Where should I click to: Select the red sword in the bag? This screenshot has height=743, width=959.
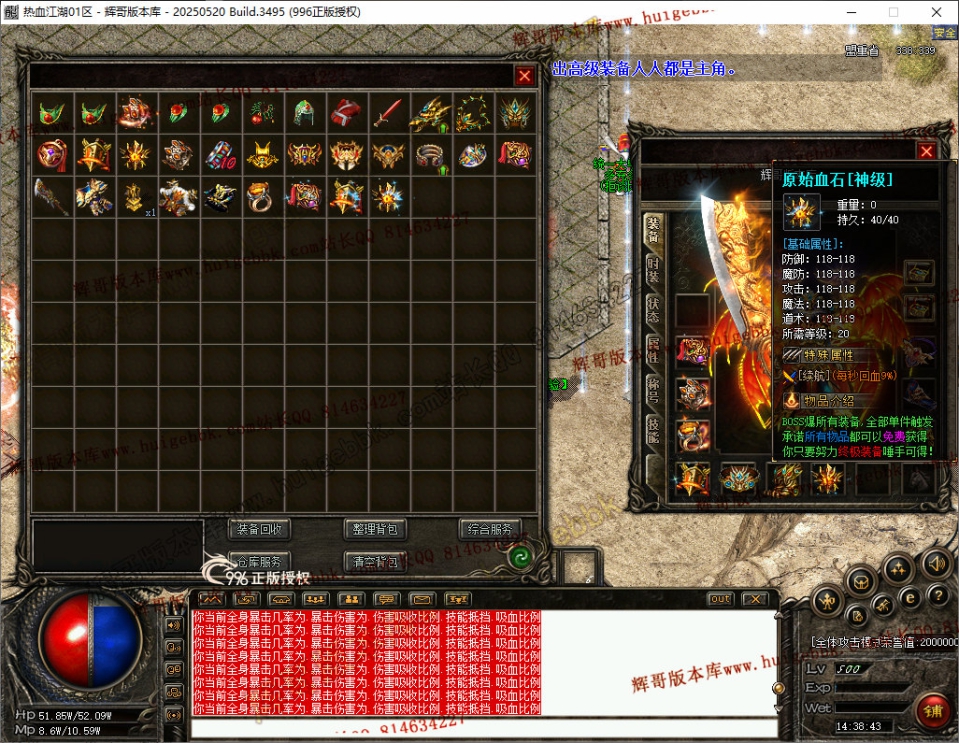pyautogui.click(x=388, y=113)
